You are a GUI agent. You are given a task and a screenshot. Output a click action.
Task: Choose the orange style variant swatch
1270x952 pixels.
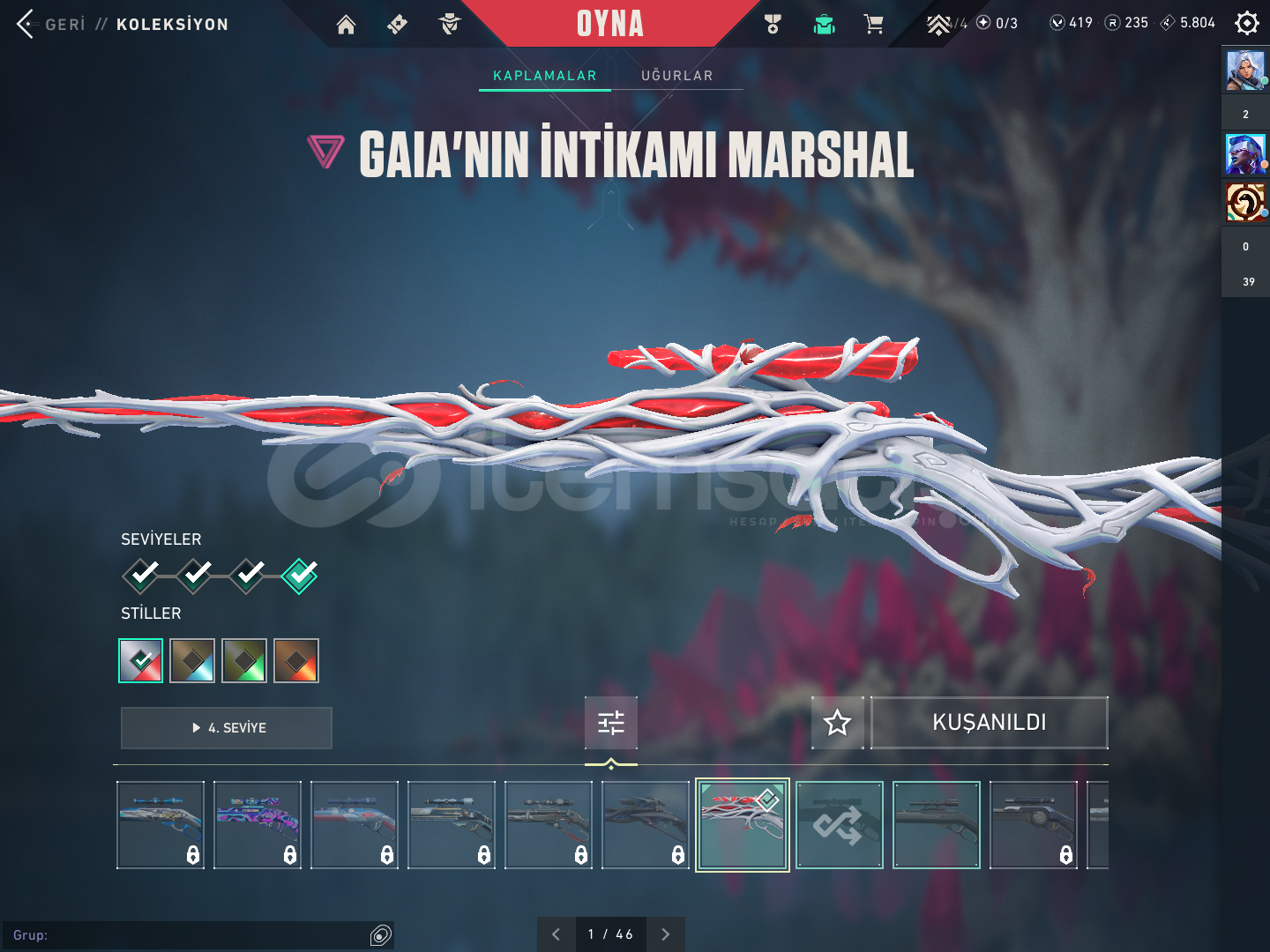tap(296, 660)
